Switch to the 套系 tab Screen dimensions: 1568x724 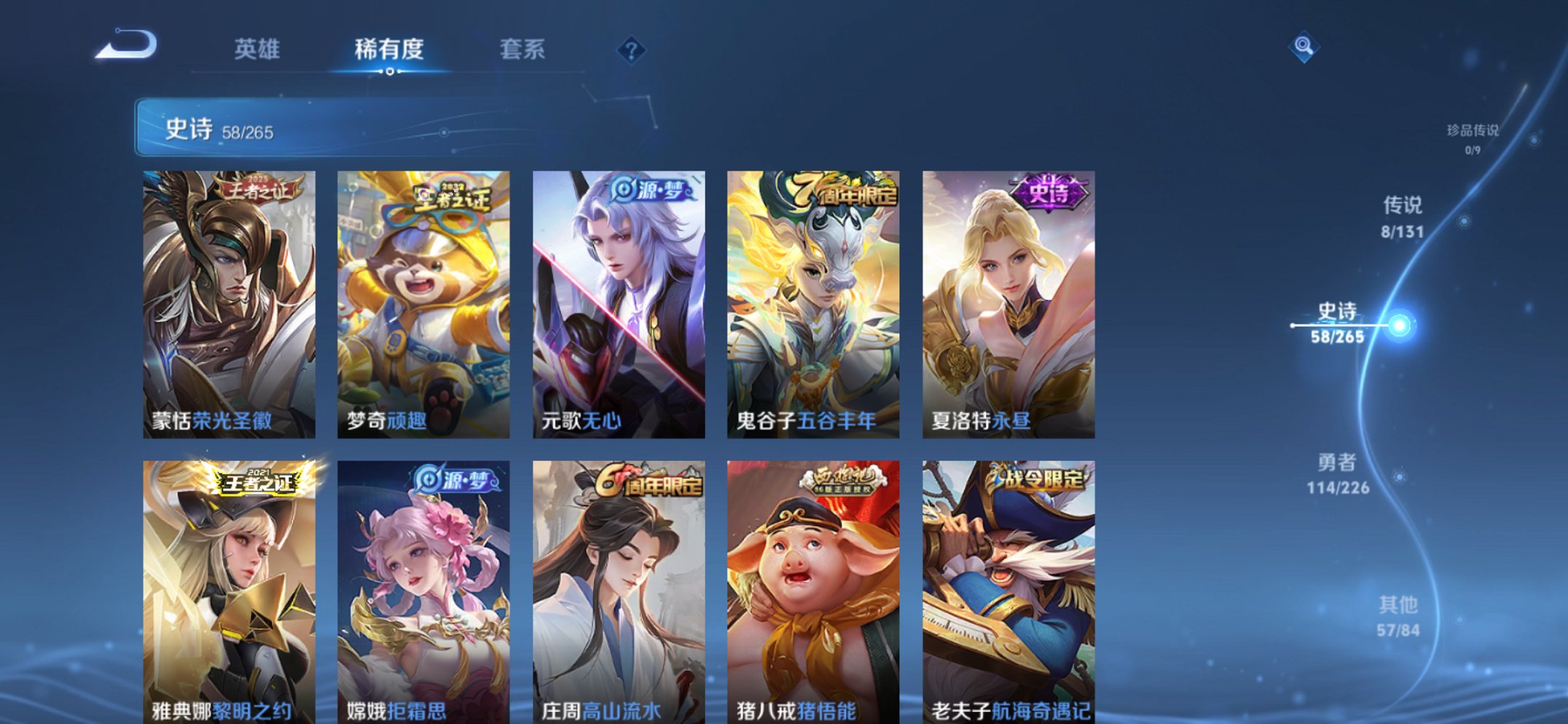point(523,51)
